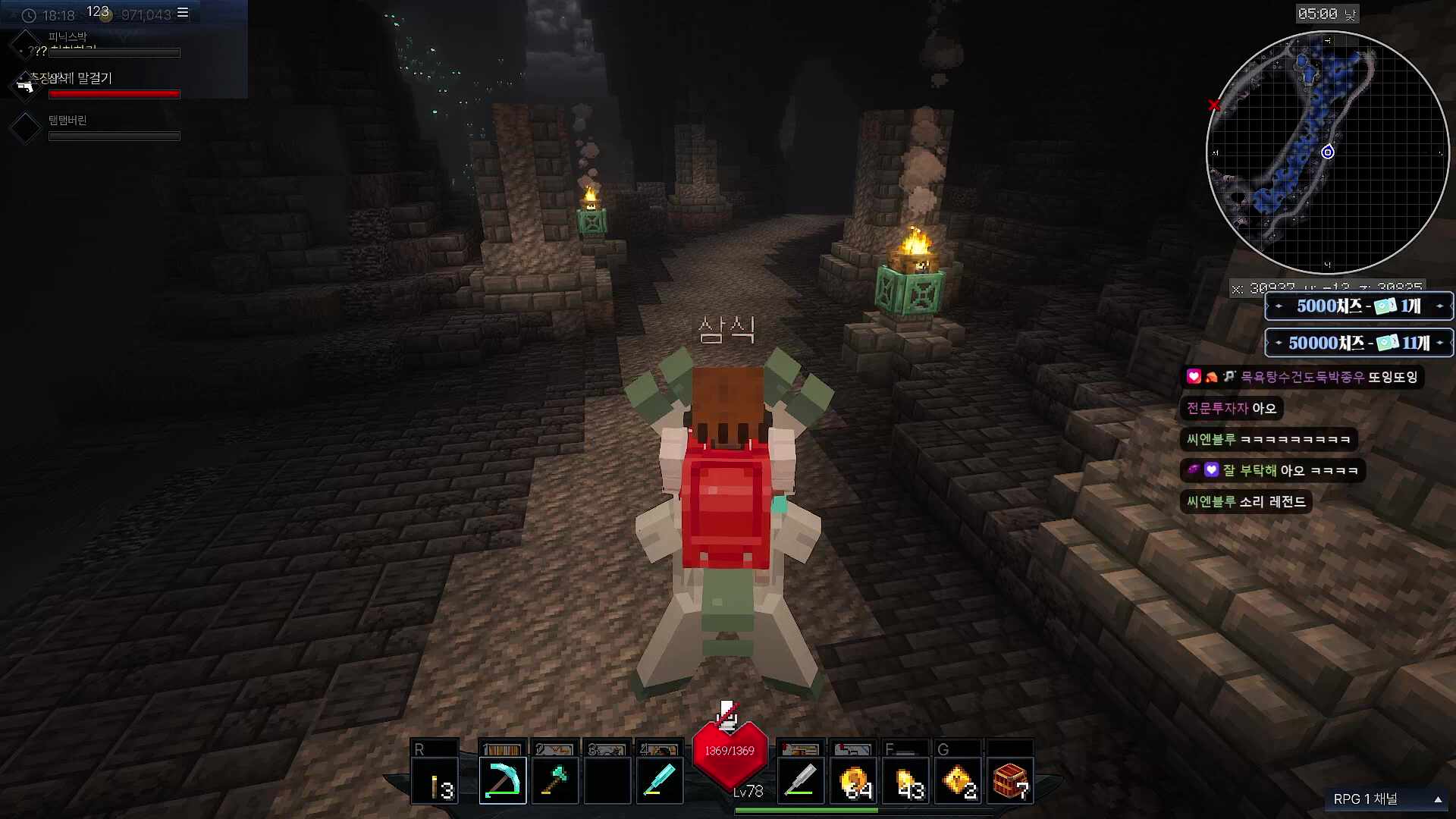Click the 50000치즈 donation banner
Image resolution: width=1456 pixels, height=819 pixels.
pyautogui.click(x=1358, y=343)
